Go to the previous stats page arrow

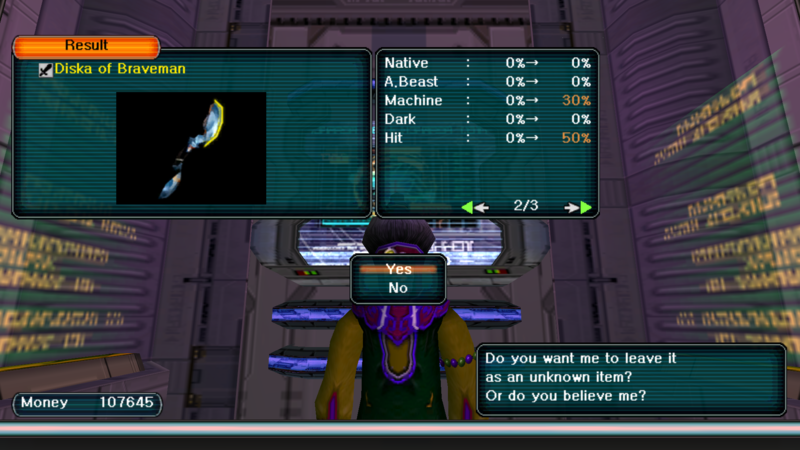(474, 207)
